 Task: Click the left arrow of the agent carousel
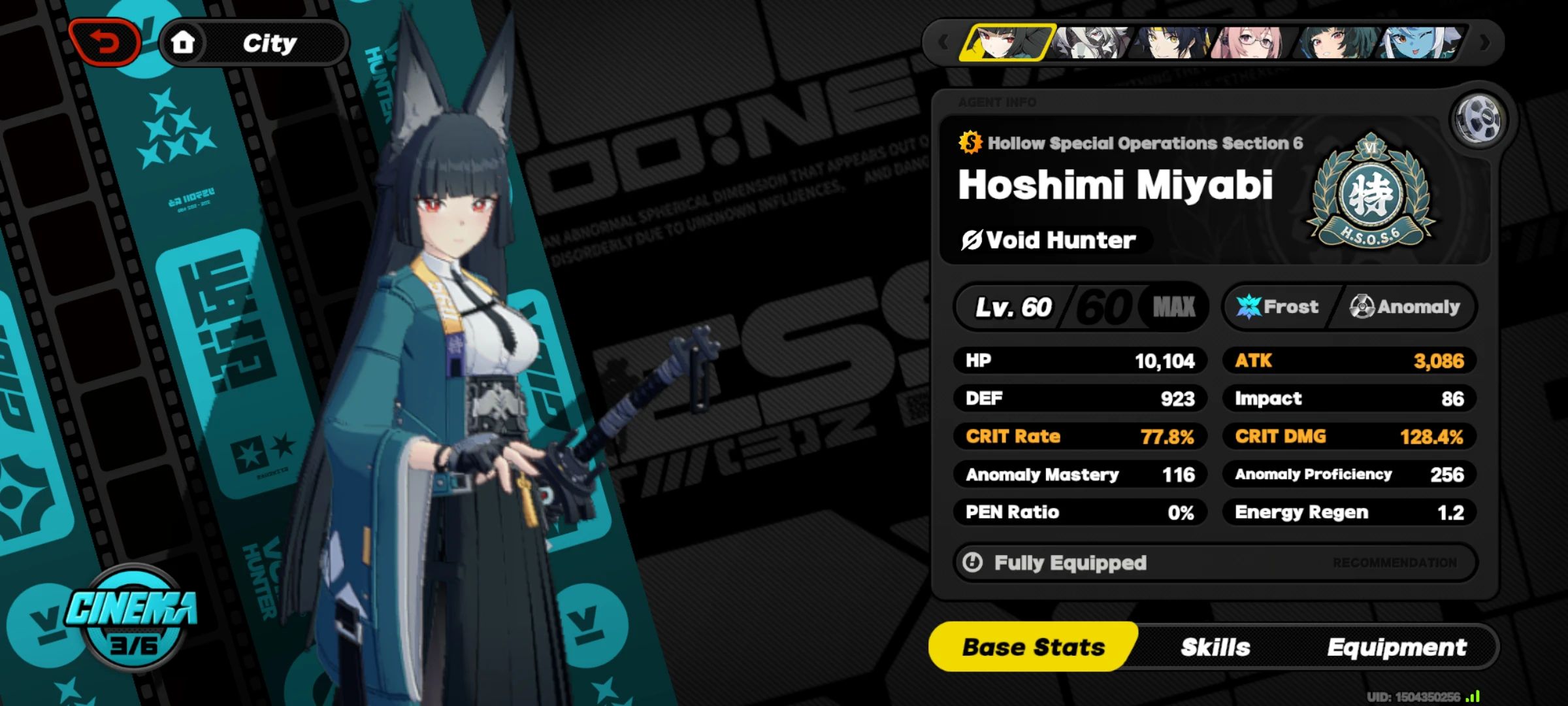coord(943,42)
